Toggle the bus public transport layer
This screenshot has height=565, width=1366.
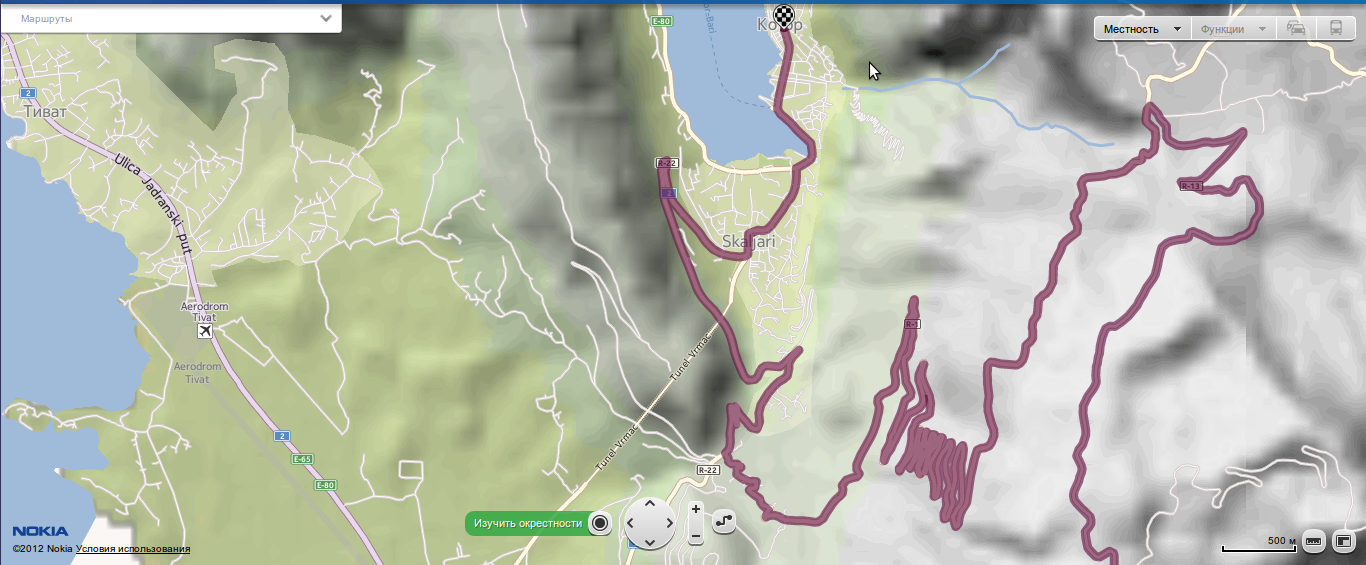click(x=1336, y=29)
